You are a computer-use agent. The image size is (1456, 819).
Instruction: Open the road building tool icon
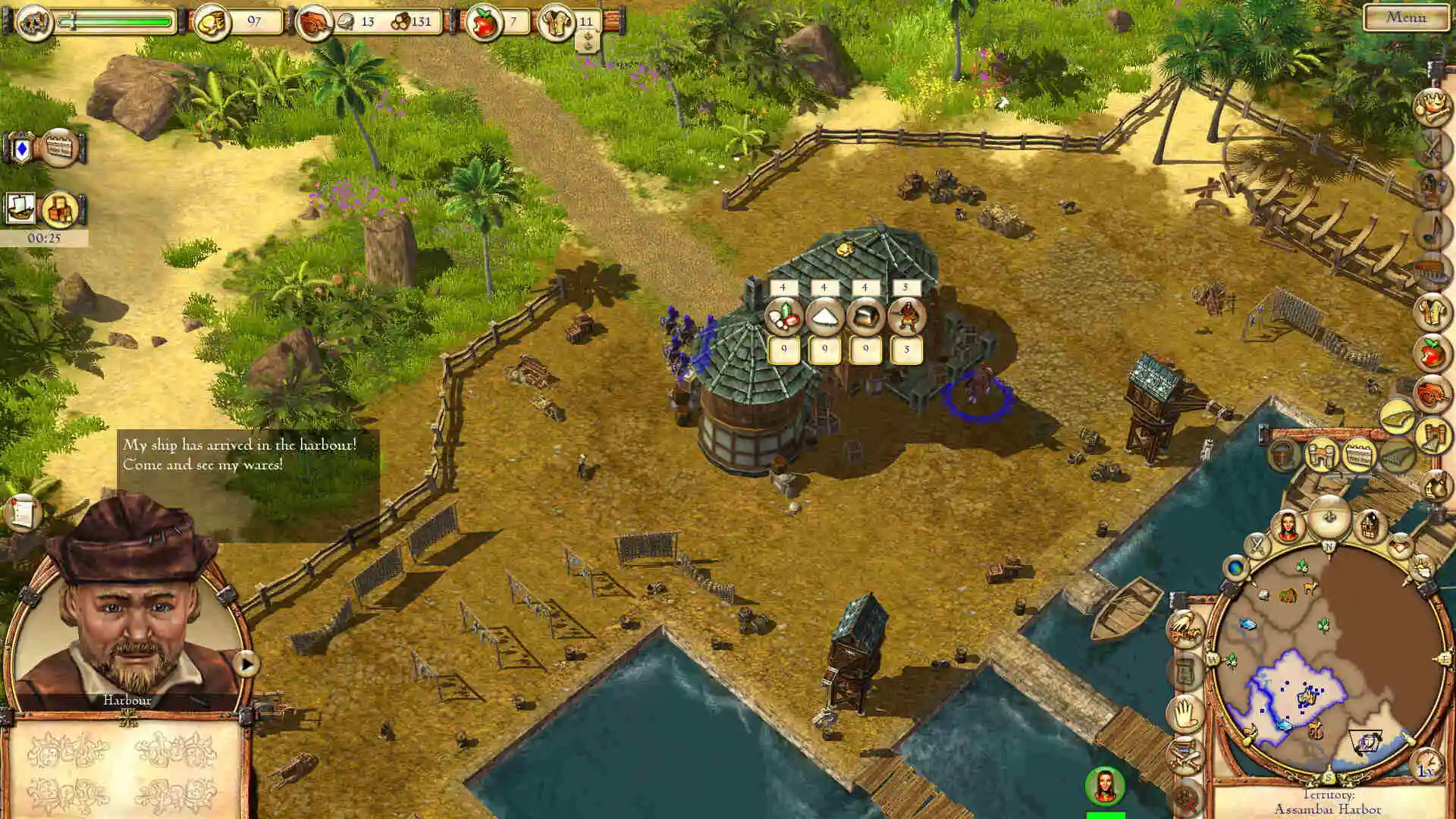click(x=1397, y=416)
